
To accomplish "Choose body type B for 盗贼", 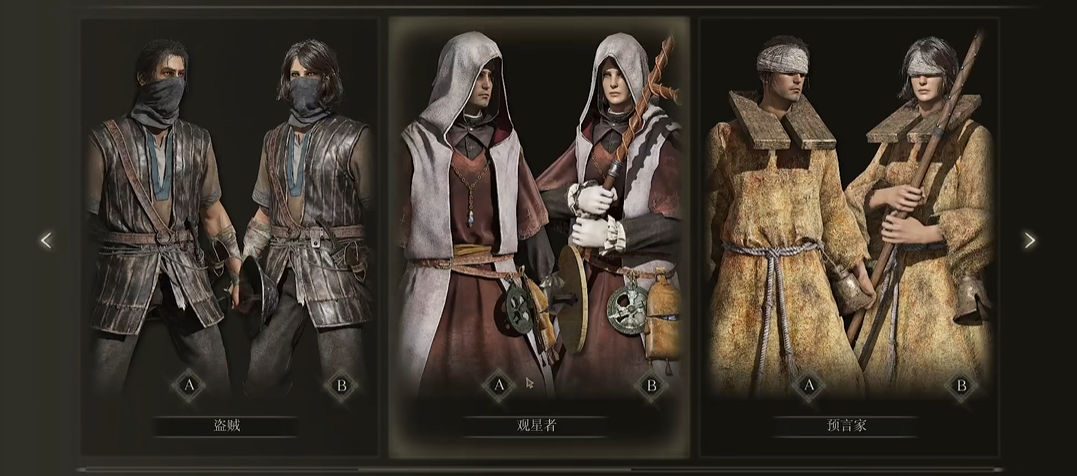I will (x=341, y=385).
